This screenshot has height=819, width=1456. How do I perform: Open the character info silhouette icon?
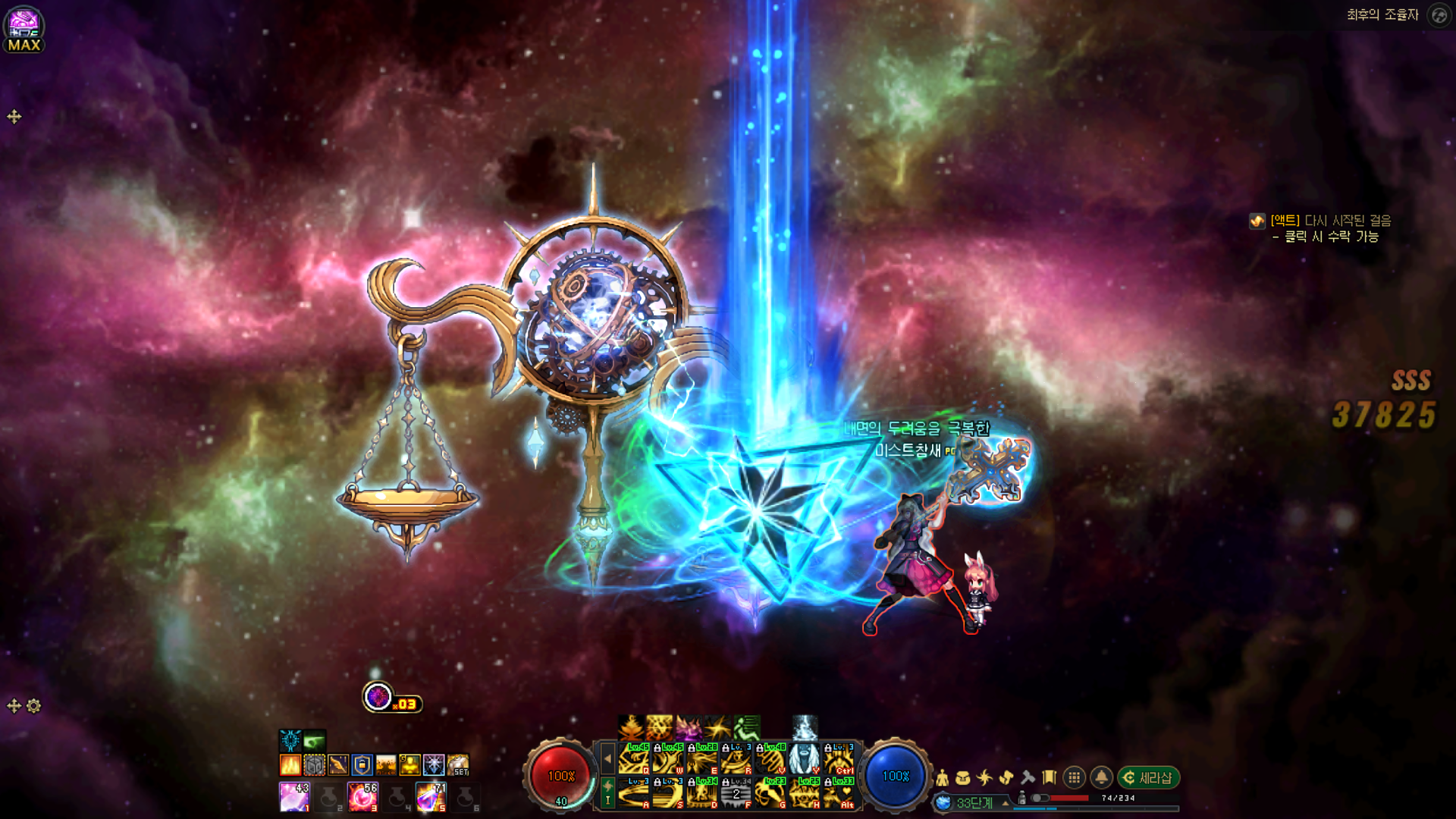coord(942,778)
